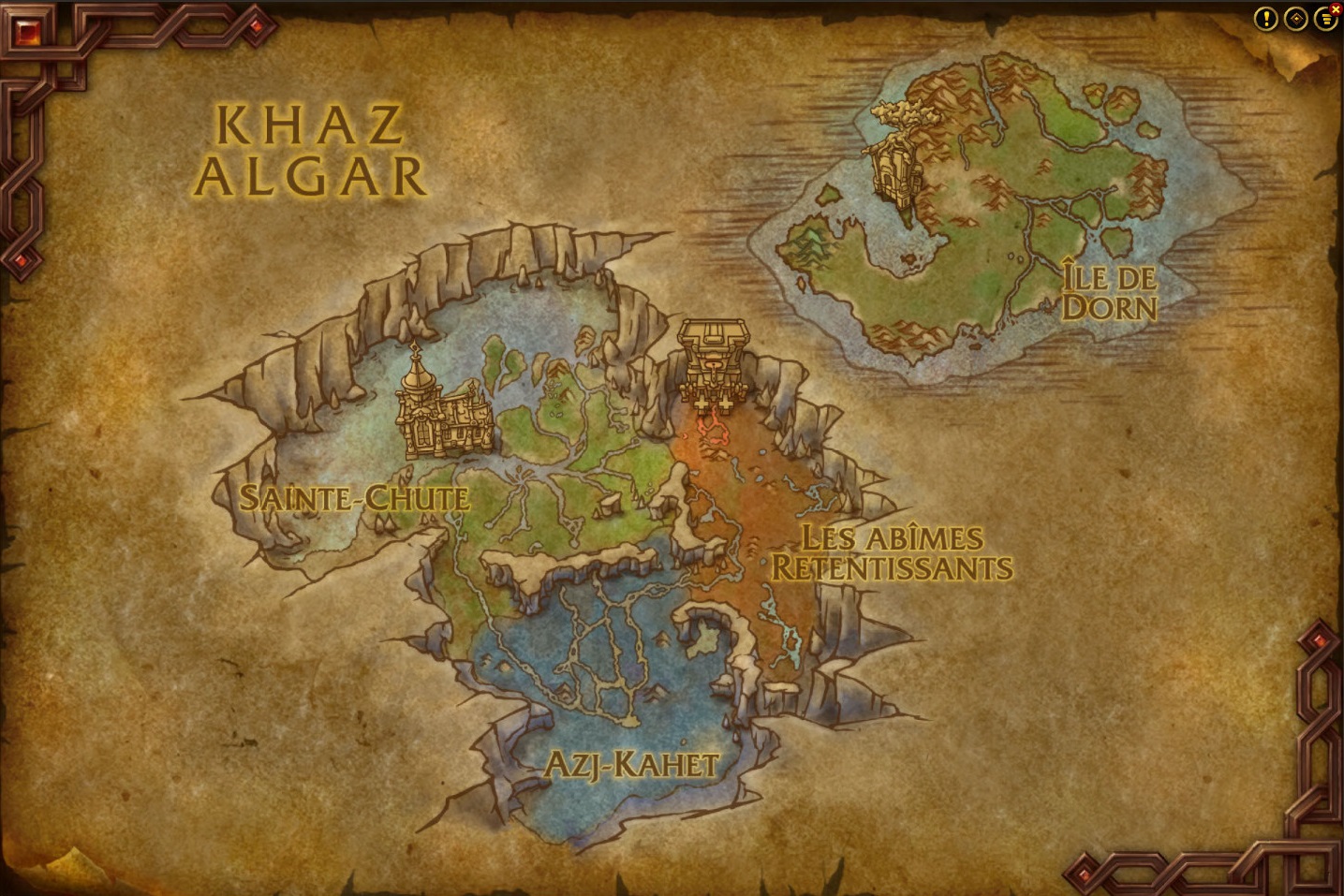Select Les abîmes Retentissants zone label
The image size is (1344, 896).
891,552
